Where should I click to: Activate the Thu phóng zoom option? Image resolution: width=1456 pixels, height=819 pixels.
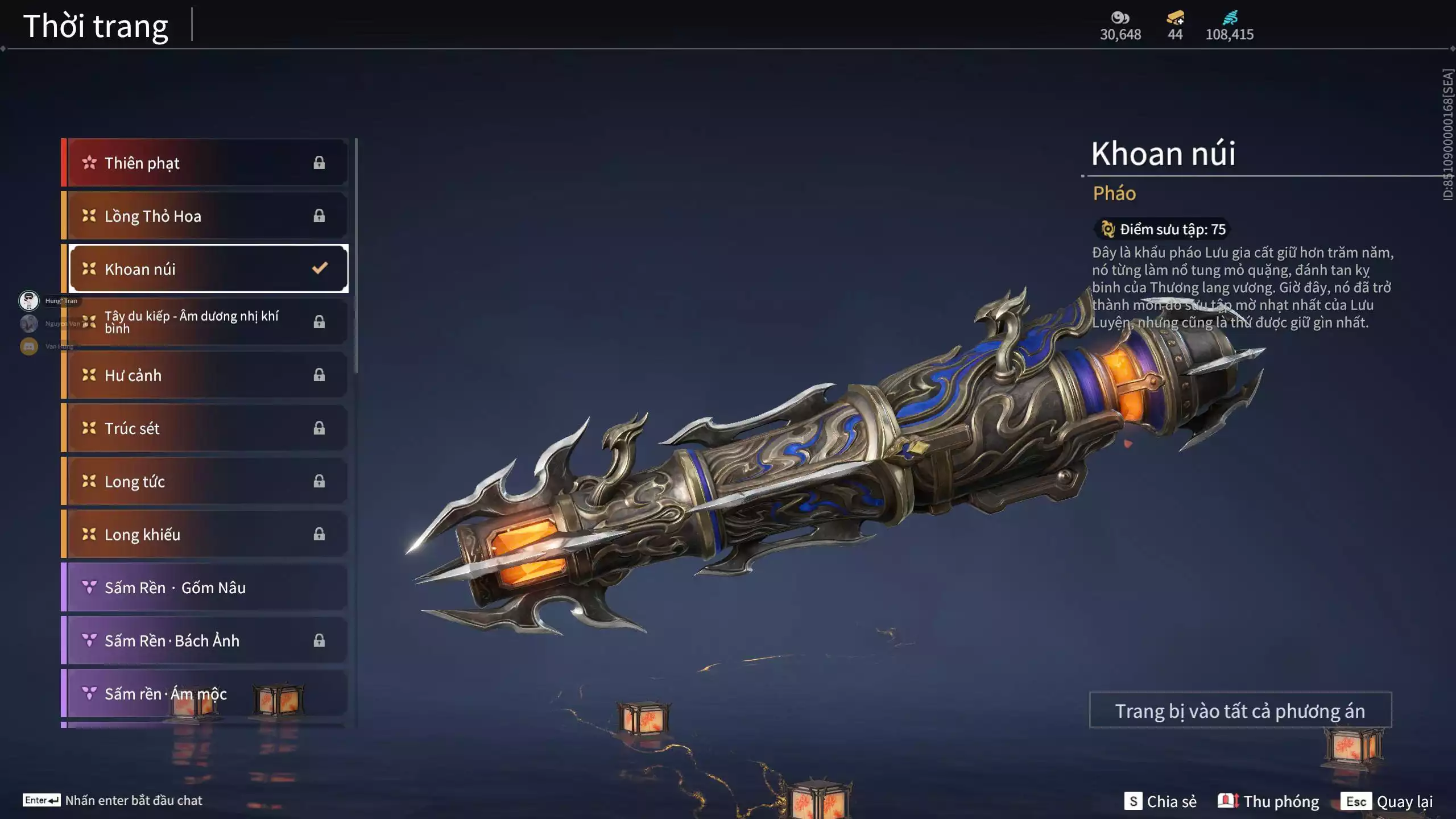[1268, 801]
